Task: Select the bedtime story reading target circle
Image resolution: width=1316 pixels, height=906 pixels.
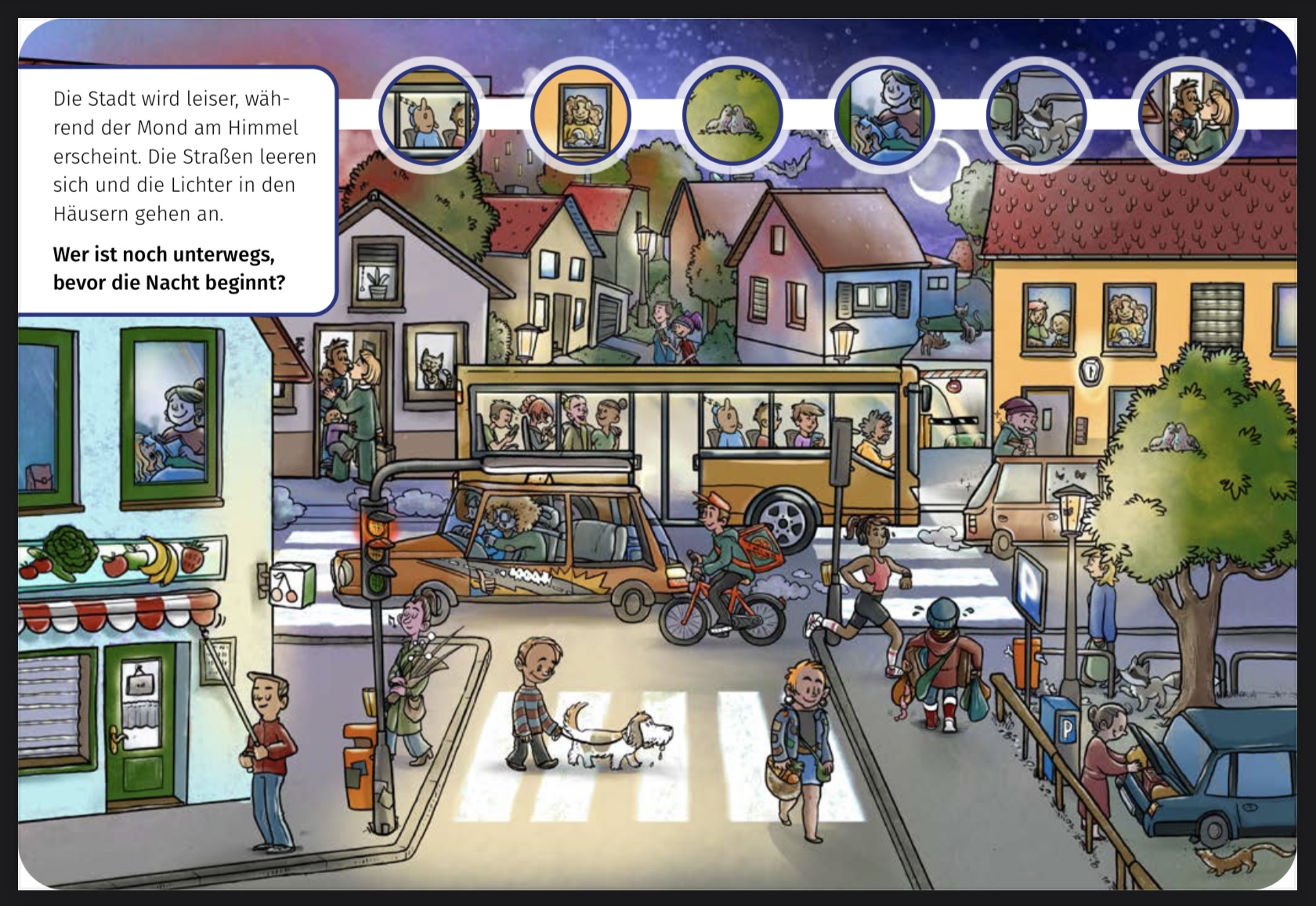Action: pyautogui.click(x=884, y=115)
